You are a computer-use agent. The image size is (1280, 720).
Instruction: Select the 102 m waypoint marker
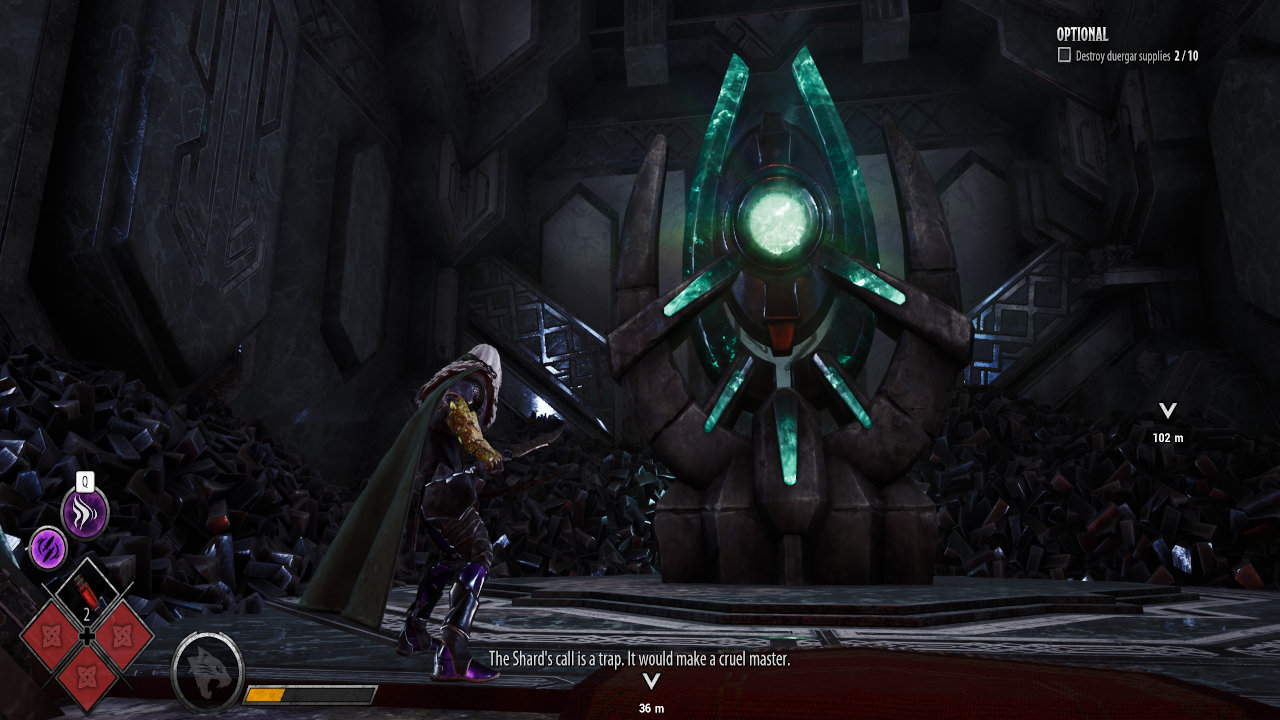pyautogui.click(x=1166, y=411)
